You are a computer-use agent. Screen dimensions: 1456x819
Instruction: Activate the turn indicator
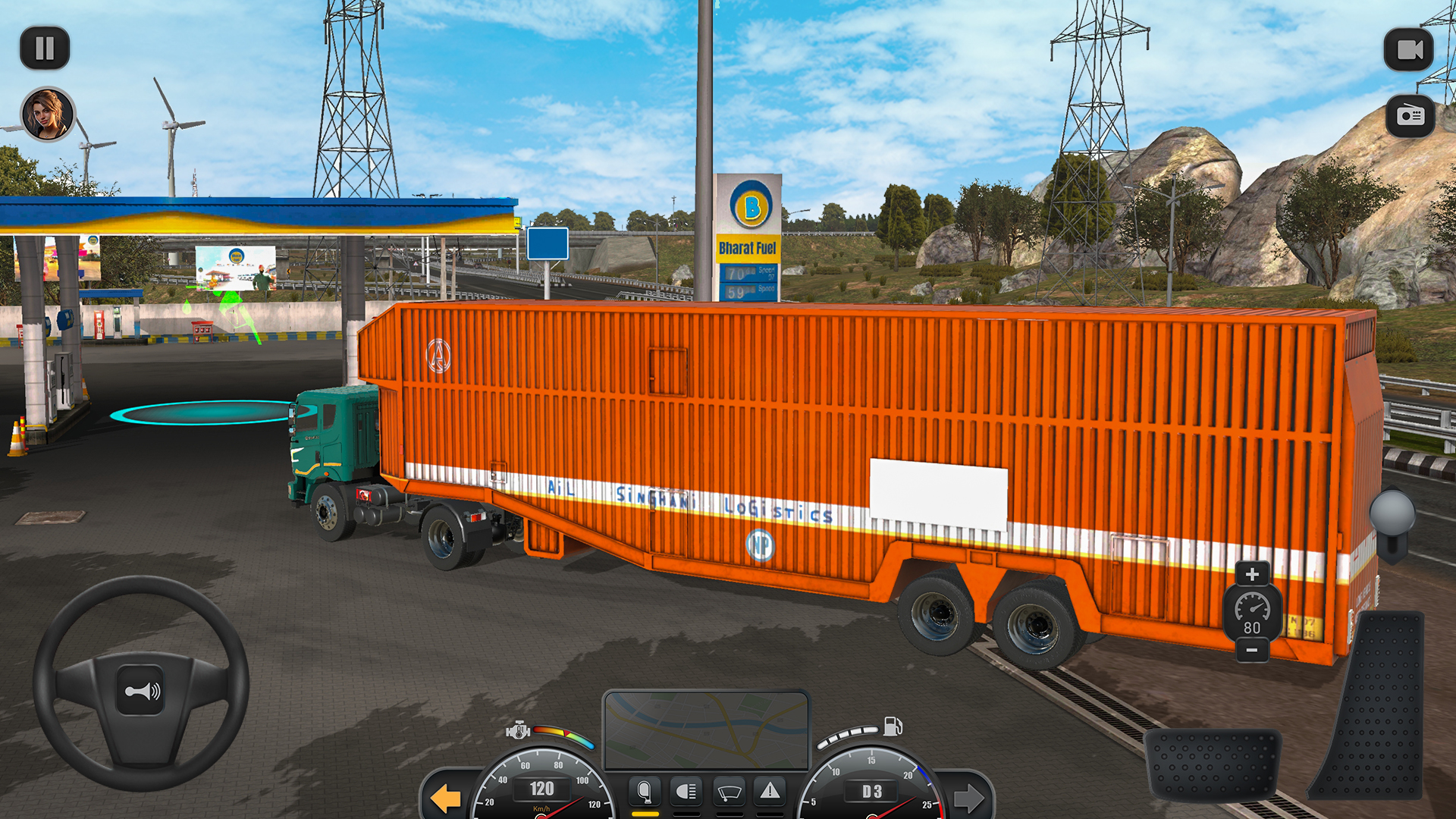(x=645, y=792)
